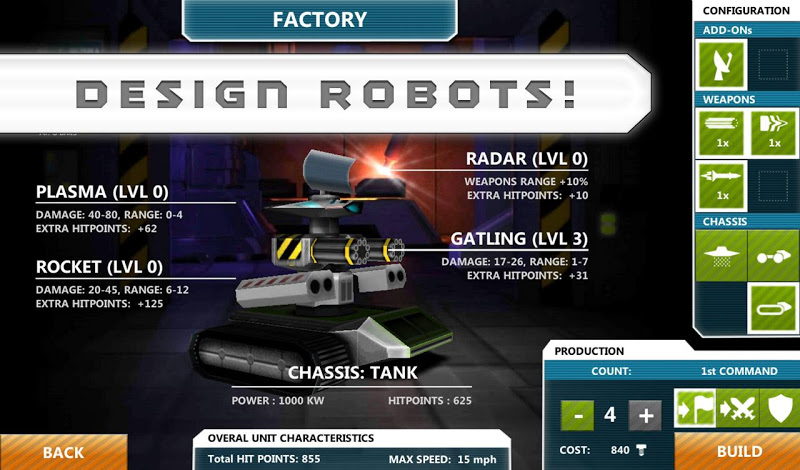The width and height of the screenshot is (800, 470).
Task: Select the radar dish add-on
Action: (721, 65)
